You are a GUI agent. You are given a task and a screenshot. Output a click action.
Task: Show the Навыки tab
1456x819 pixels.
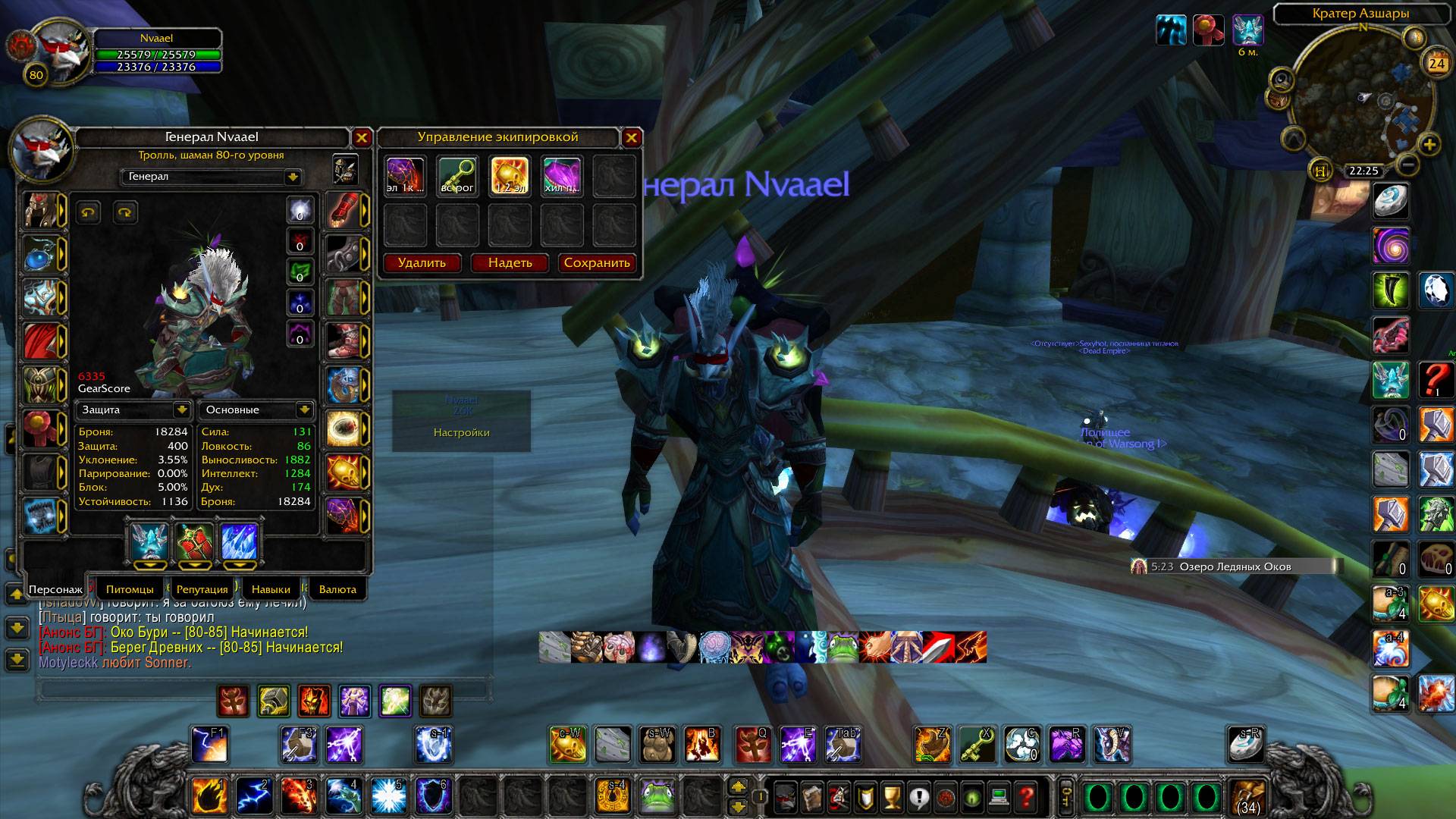271,589
